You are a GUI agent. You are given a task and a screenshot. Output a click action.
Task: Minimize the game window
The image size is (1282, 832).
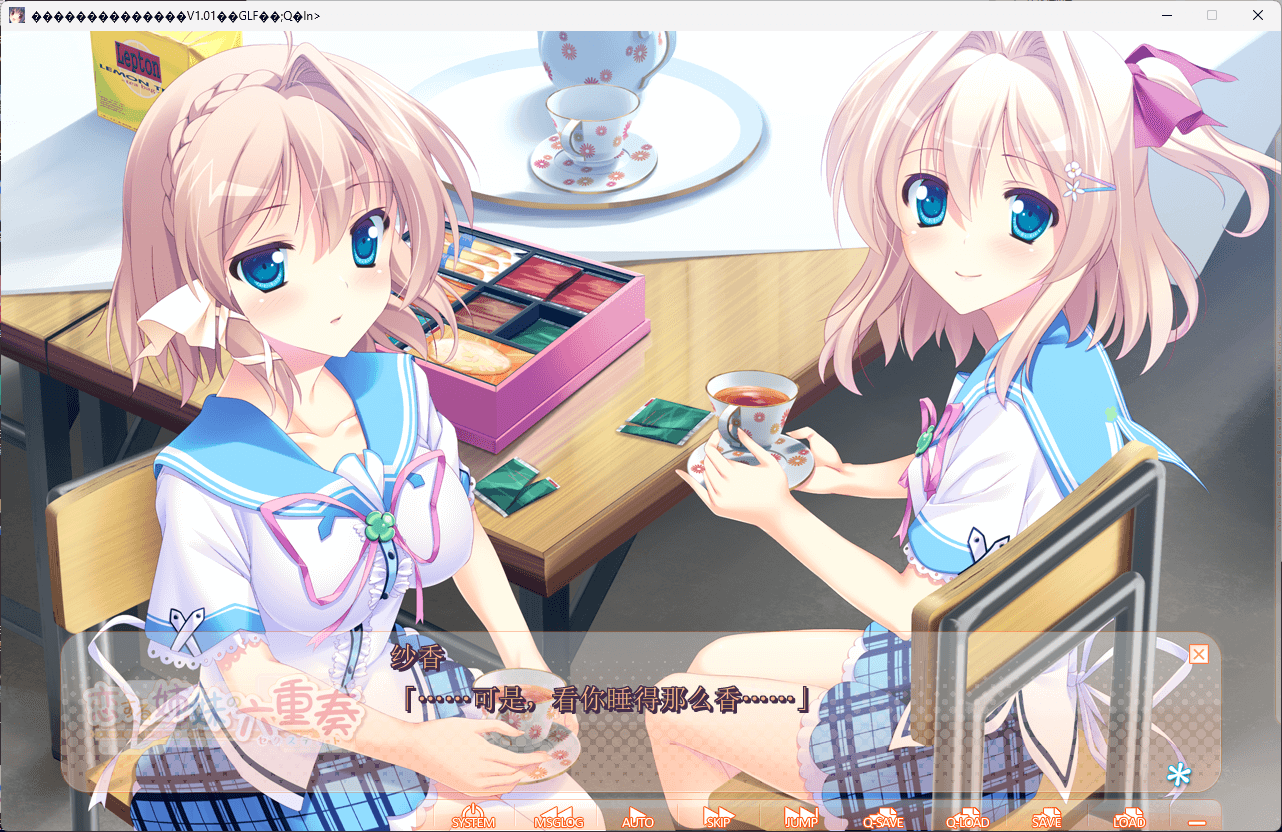(1167, 15)
